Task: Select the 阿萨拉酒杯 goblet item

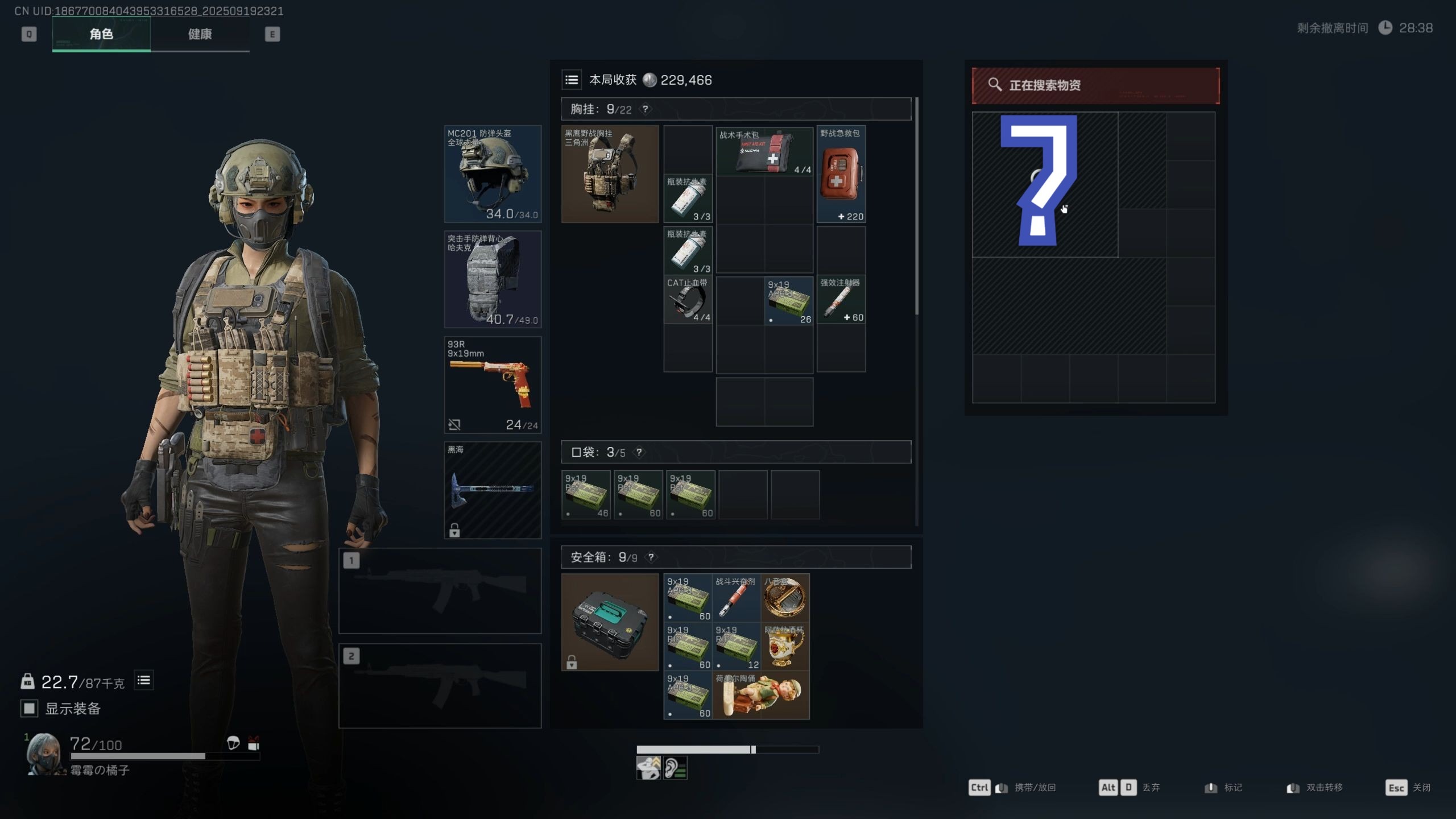Action: pyautogui.click(x=785, y=646)
